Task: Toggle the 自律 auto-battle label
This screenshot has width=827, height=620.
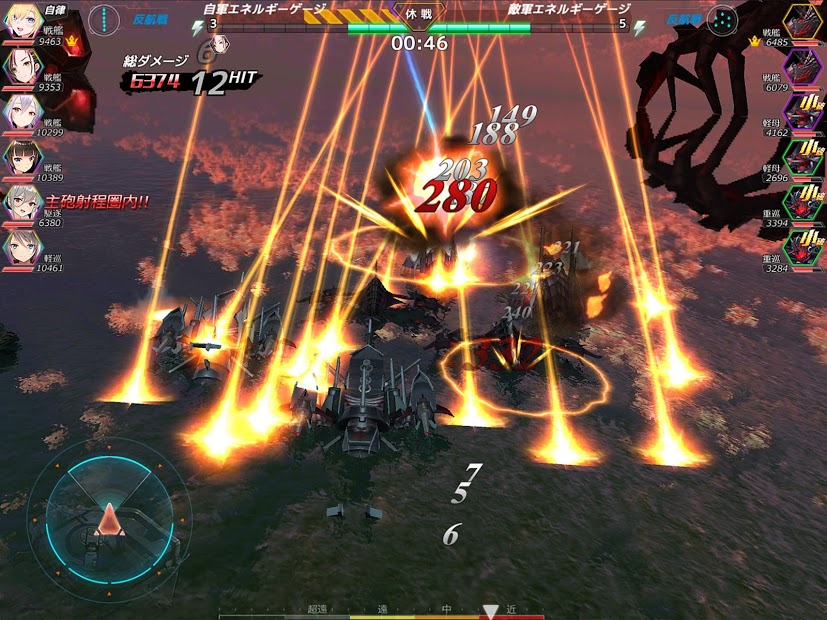Action: [56, 8]
